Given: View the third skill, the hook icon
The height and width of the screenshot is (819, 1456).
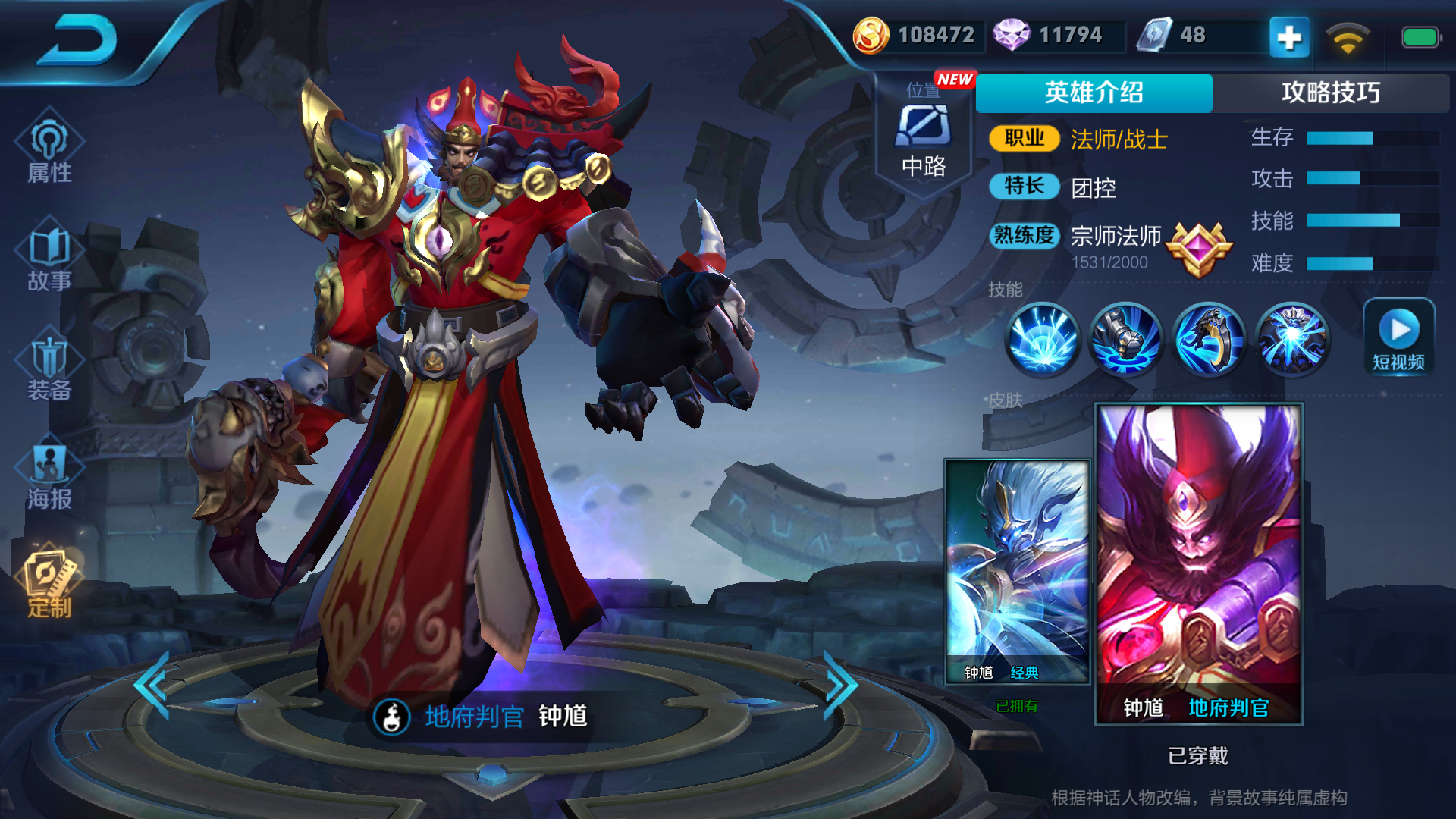Looking at the screenshot, I should click(1209, 339).
